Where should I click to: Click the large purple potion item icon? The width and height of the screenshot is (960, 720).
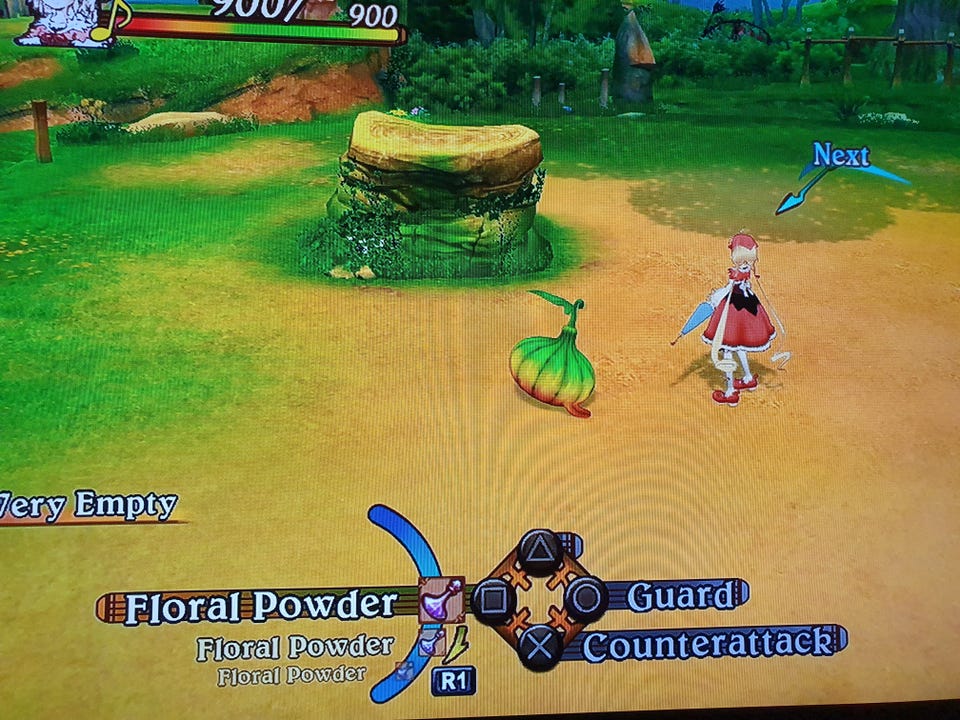pos(440,601)
